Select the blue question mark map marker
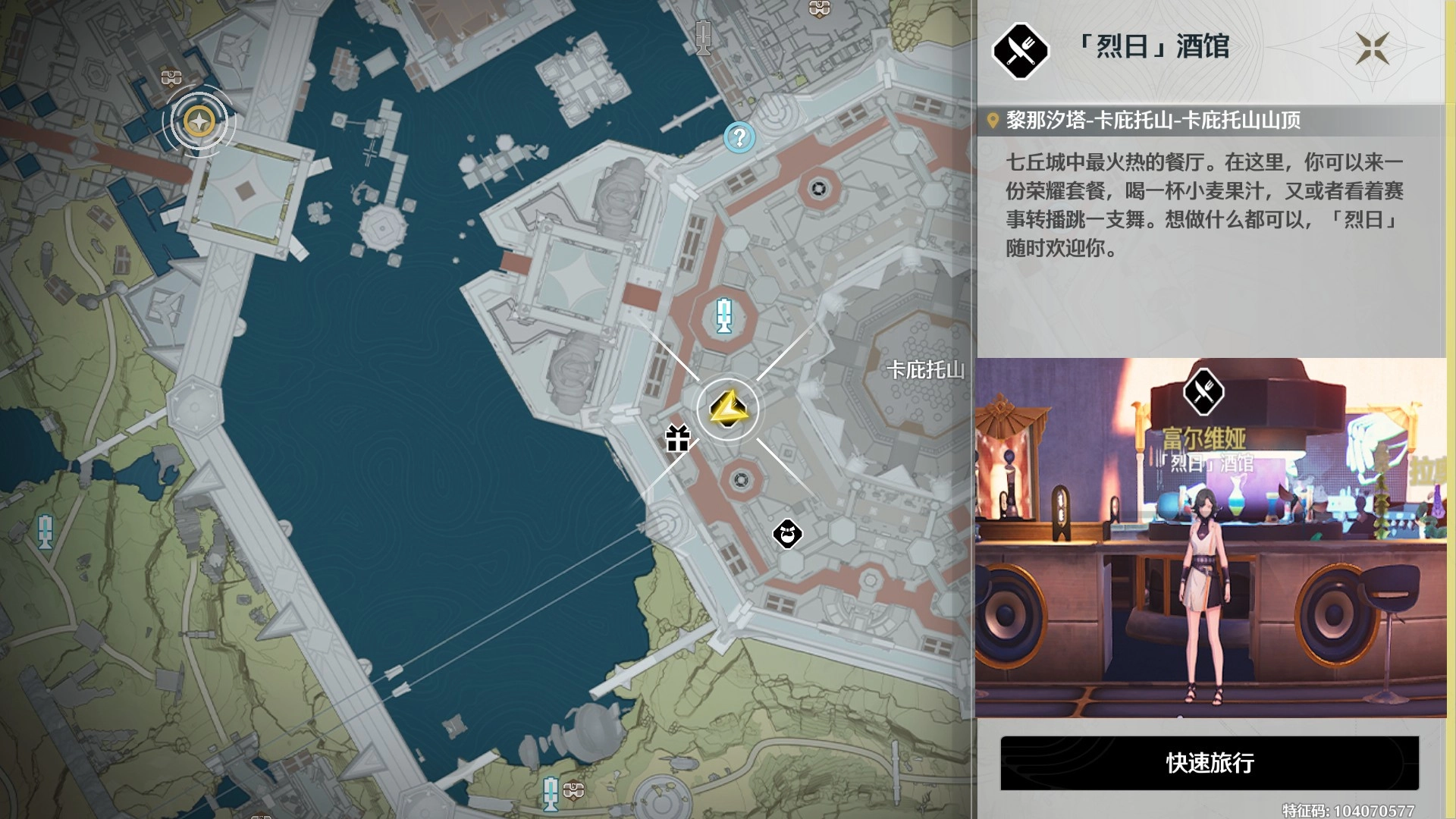Viewport: 1456px width, 819px height. coord(739,138)
